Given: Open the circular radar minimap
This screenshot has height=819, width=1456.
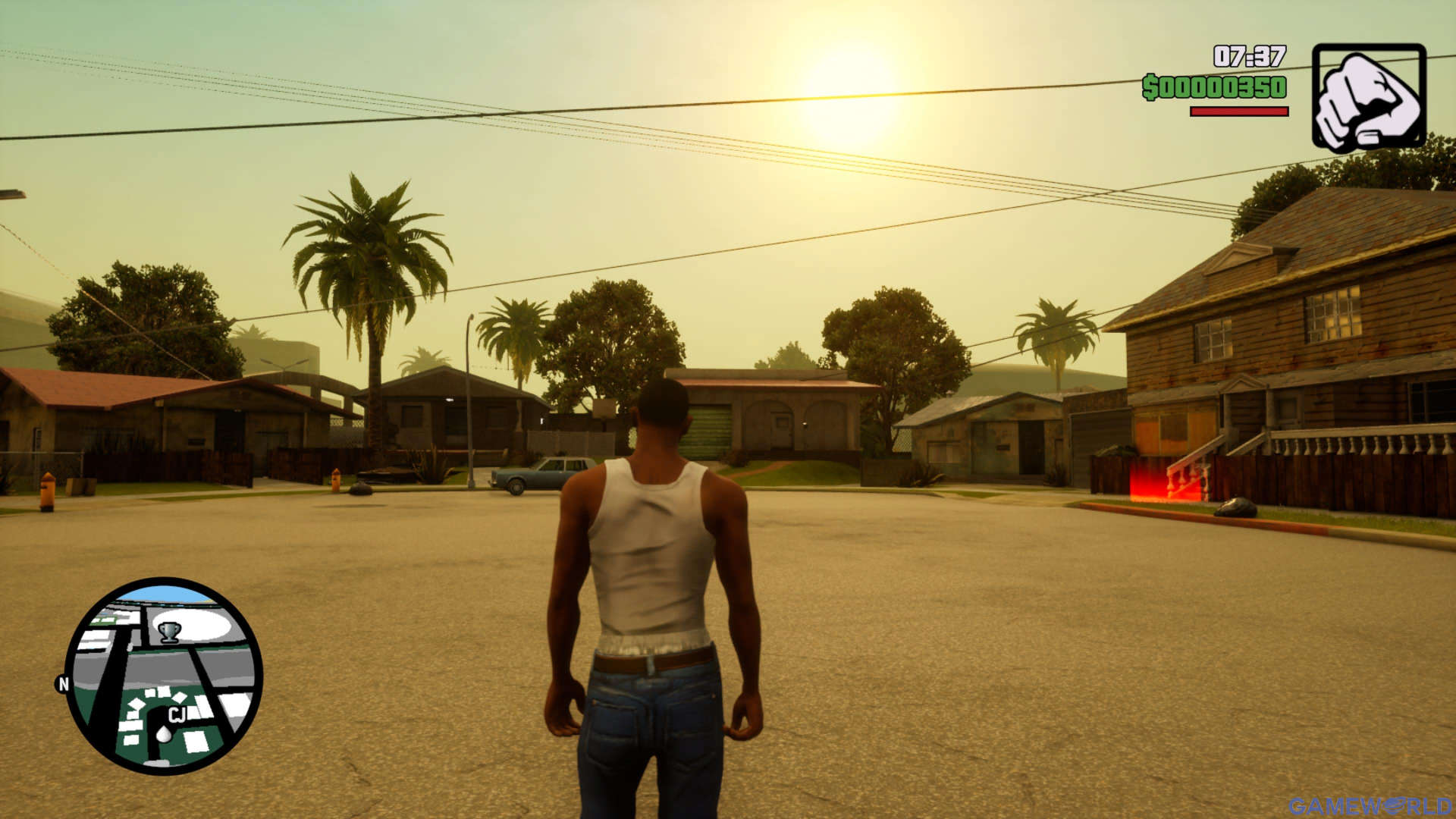Looking at the screenshot, I should click(x=163, y=676).
